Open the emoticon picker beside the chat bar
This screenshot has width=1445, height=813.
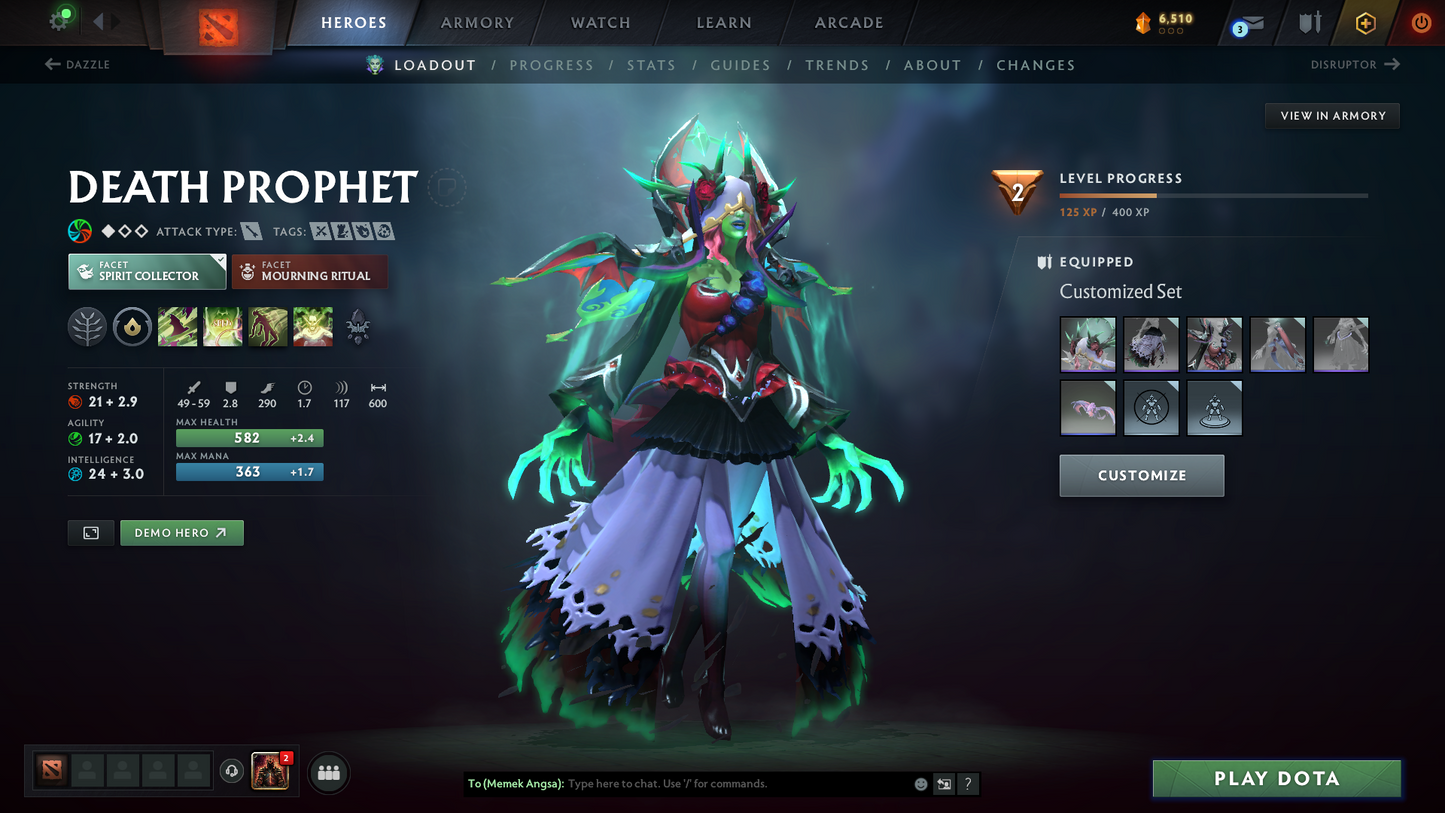pyautogui.click(x=919, y=784)
